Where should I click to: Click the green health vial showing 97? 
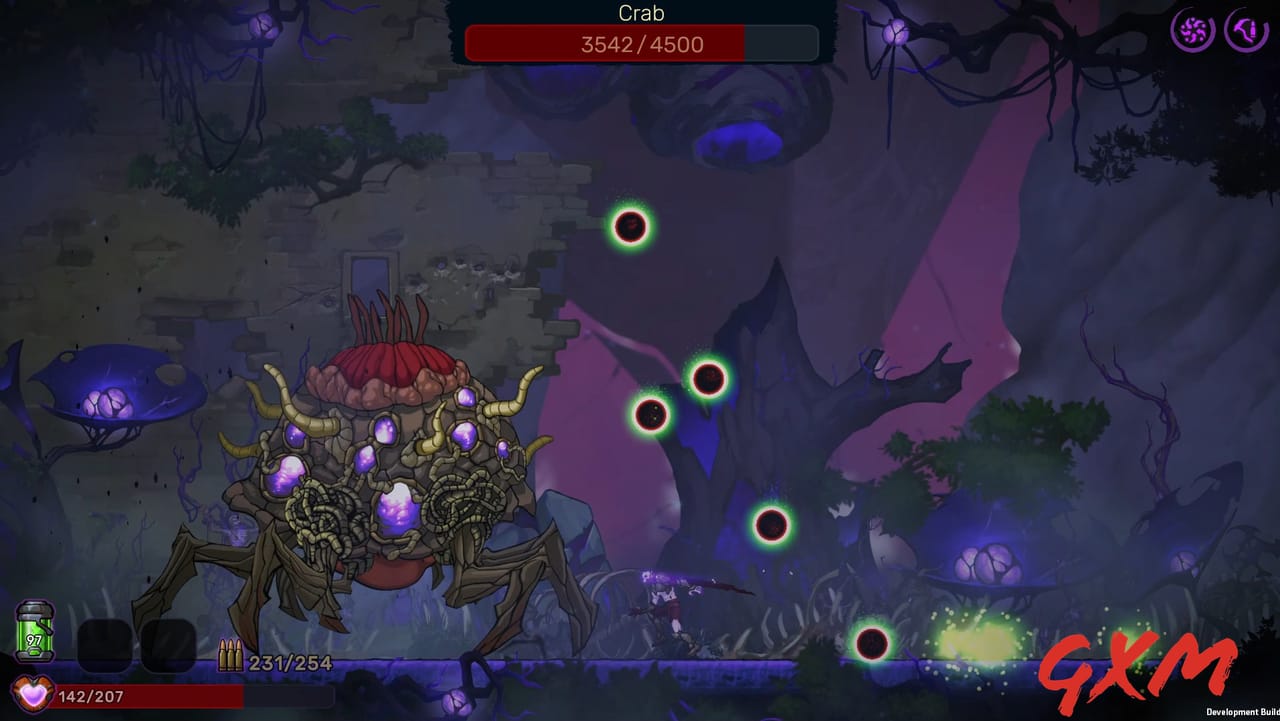pos(33,630)
